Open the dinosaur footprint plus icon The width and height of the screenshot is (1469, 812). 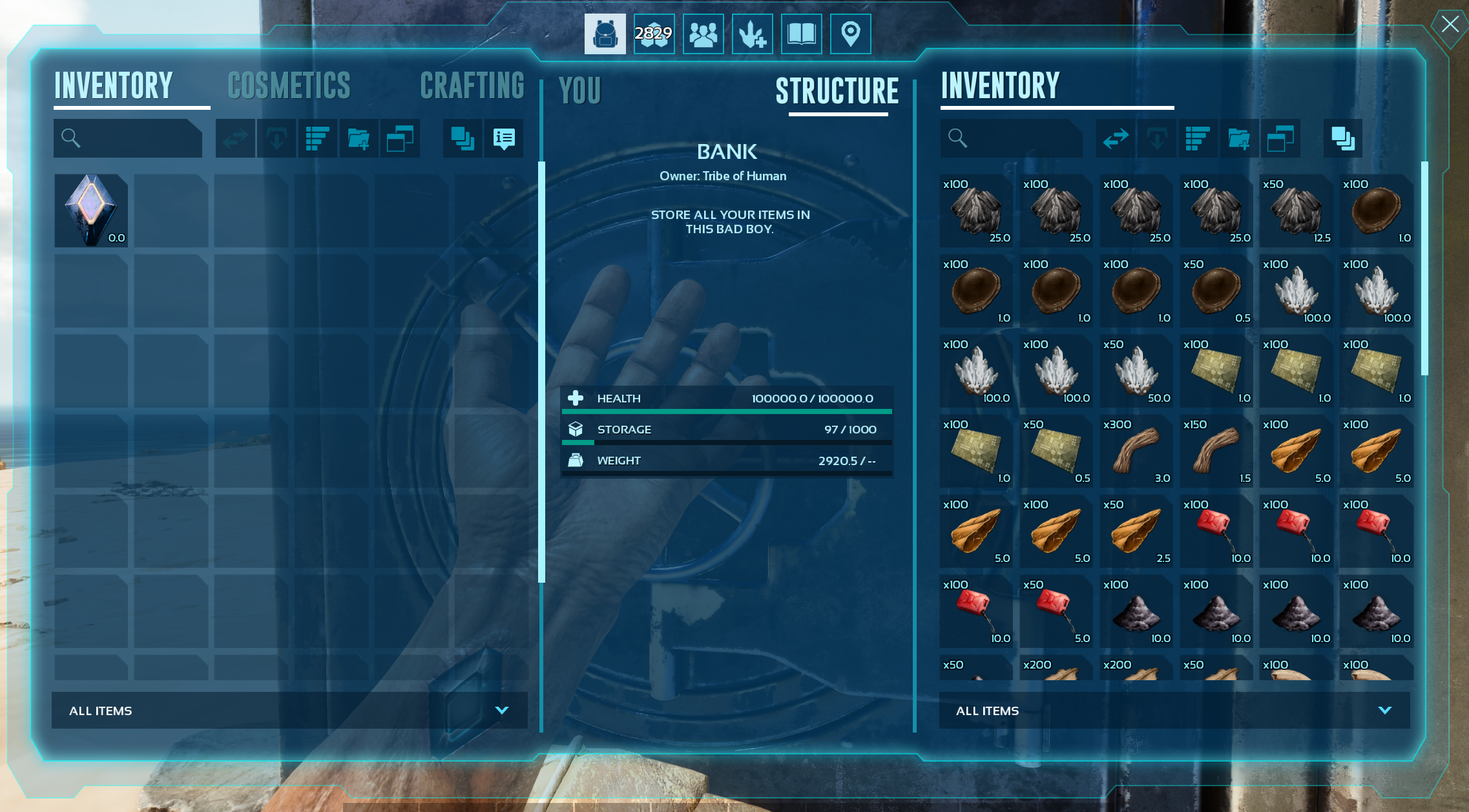752,34
